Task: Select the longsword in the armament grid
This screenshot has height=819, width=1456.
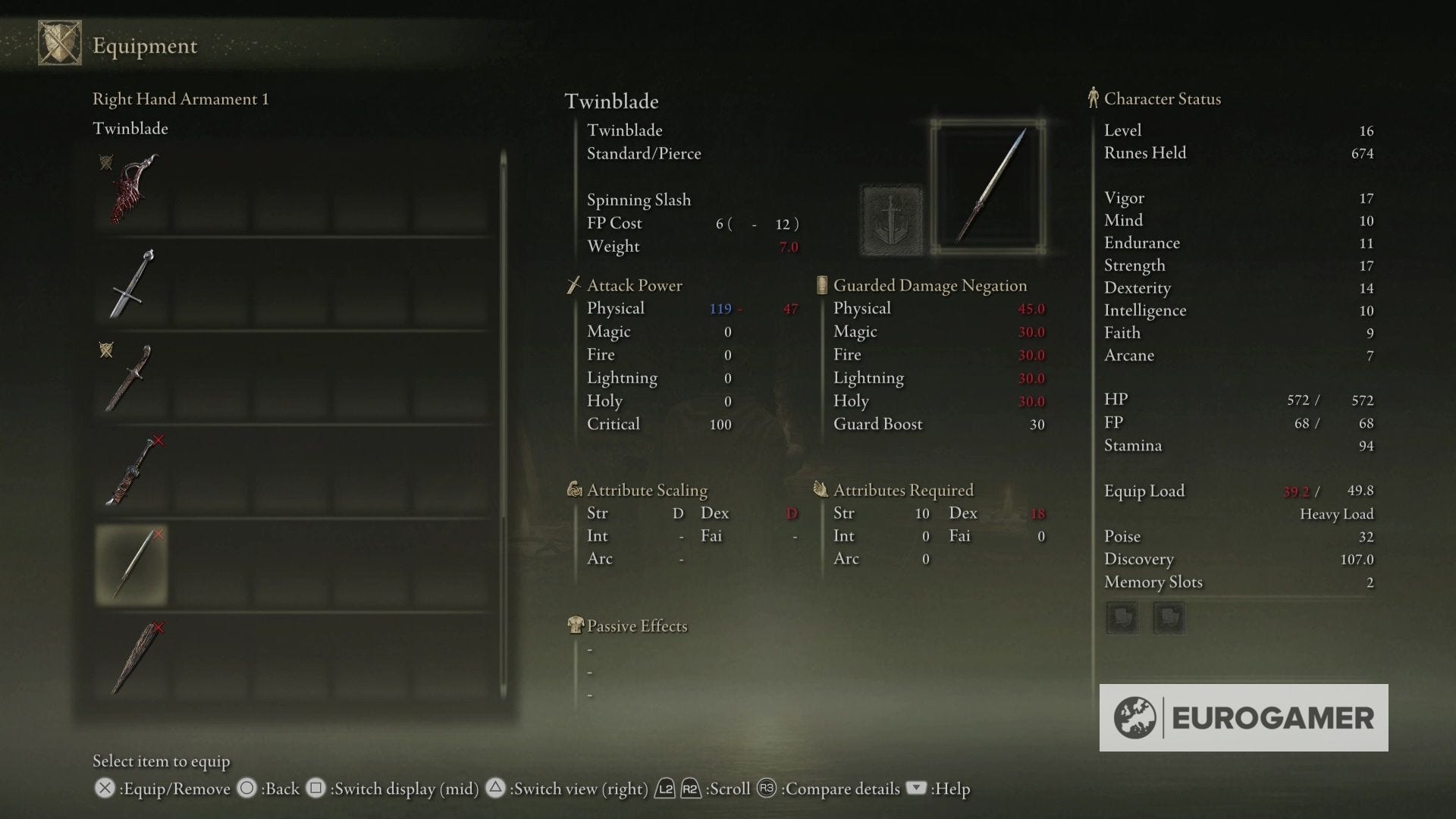Action: coord(131,283)
